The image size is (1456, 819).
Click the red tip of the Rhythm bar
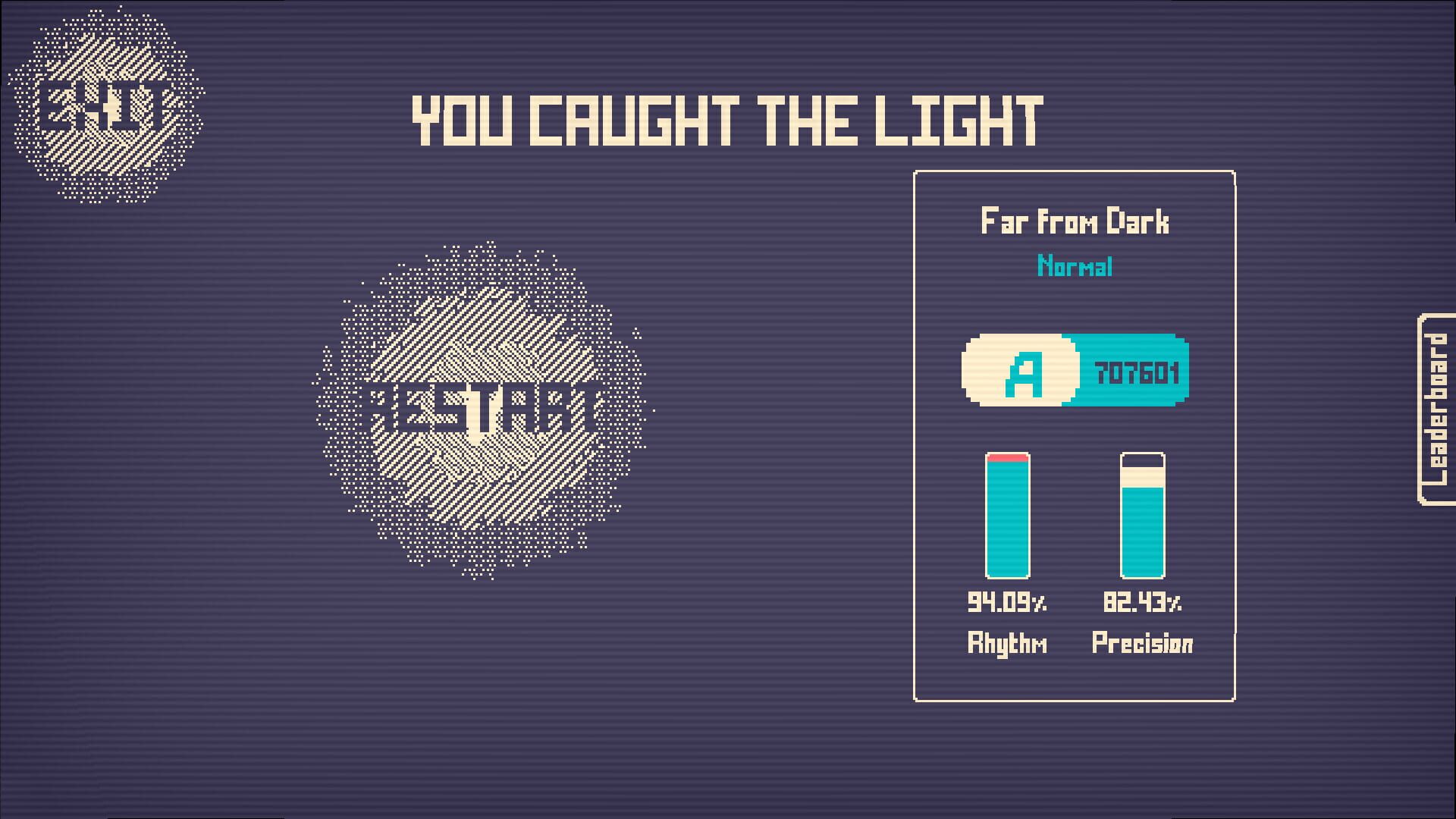[x=1007, y=457]
